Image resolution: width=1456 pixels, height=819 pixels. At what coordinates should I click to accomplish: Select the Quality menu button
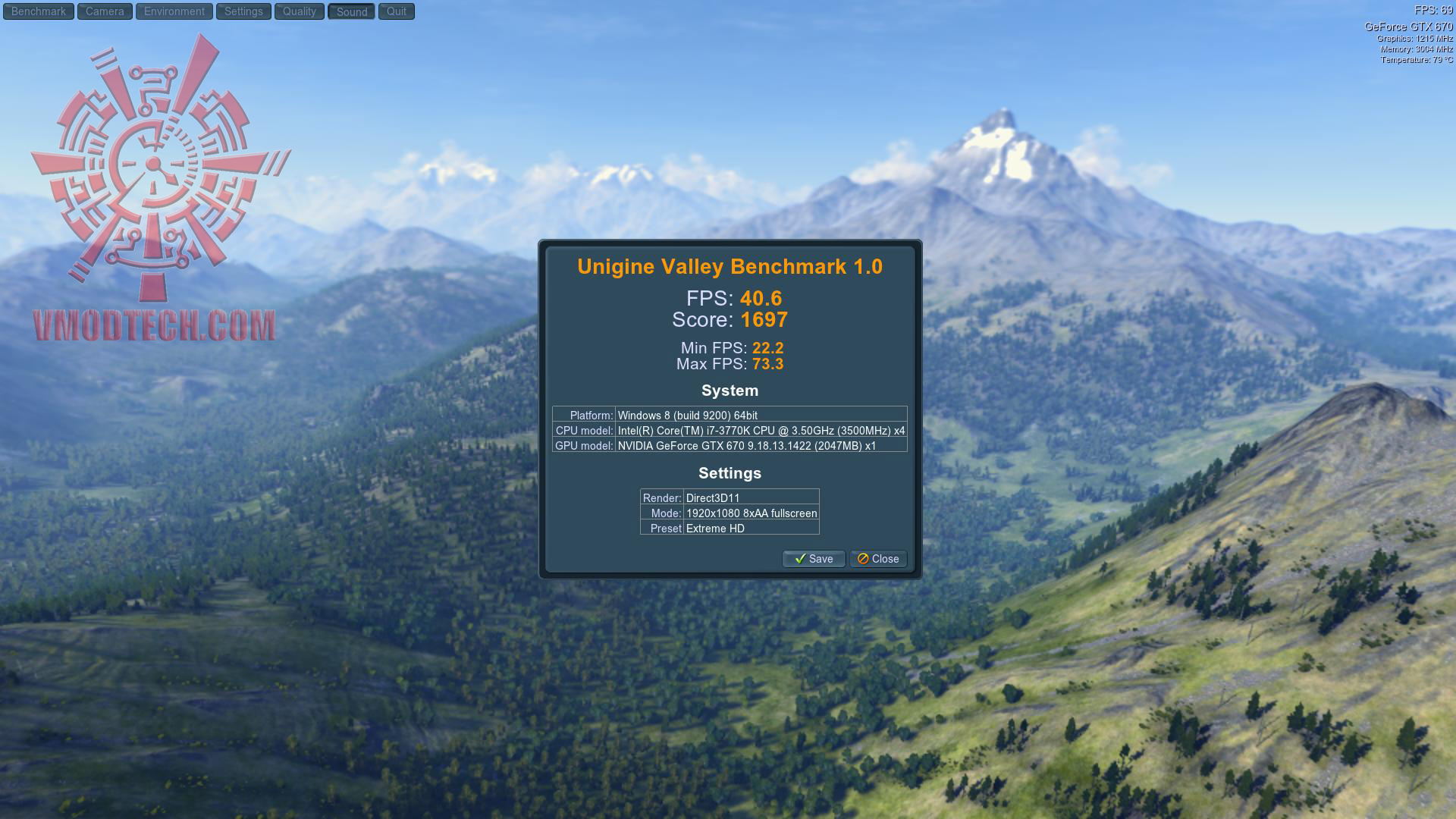[300, 11]
